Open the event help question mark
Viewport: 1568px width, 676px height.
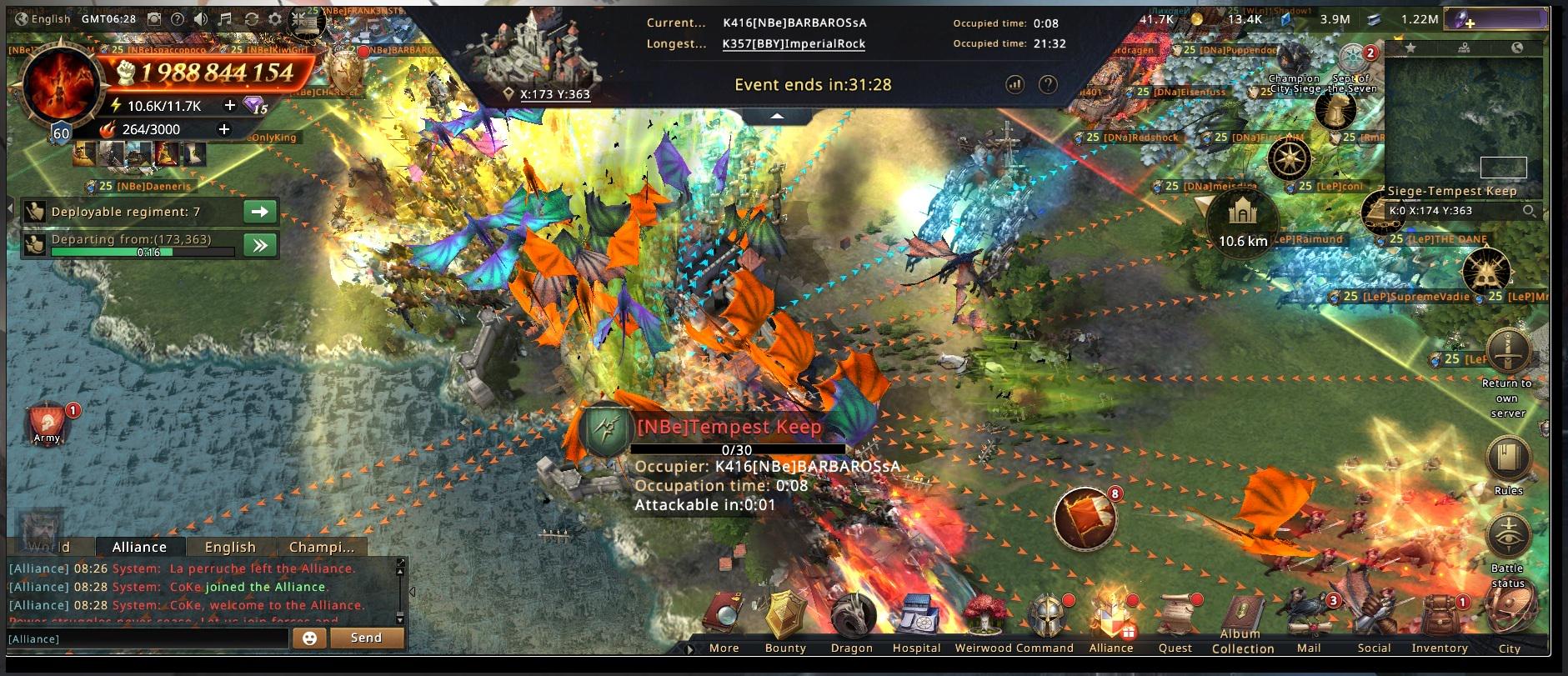point(1048,84)
